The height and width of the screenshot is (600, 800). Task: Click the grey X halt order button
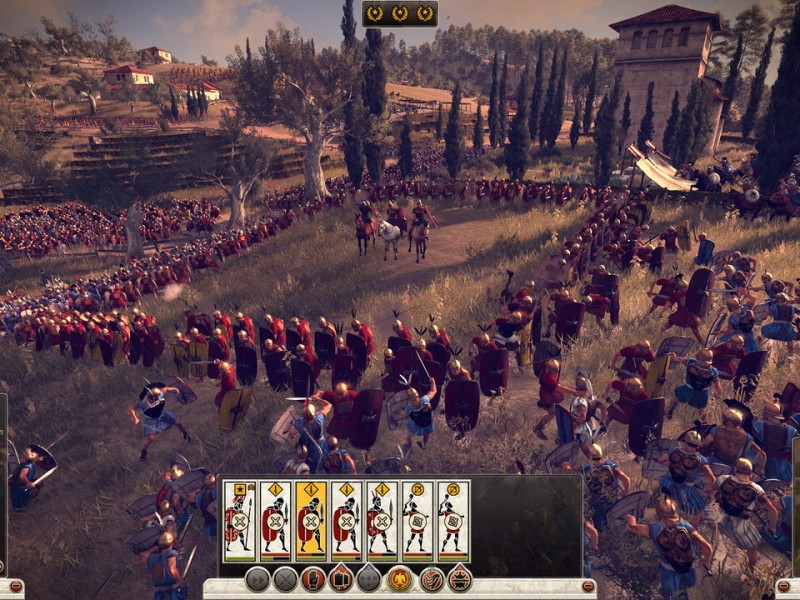coord(286,579)
